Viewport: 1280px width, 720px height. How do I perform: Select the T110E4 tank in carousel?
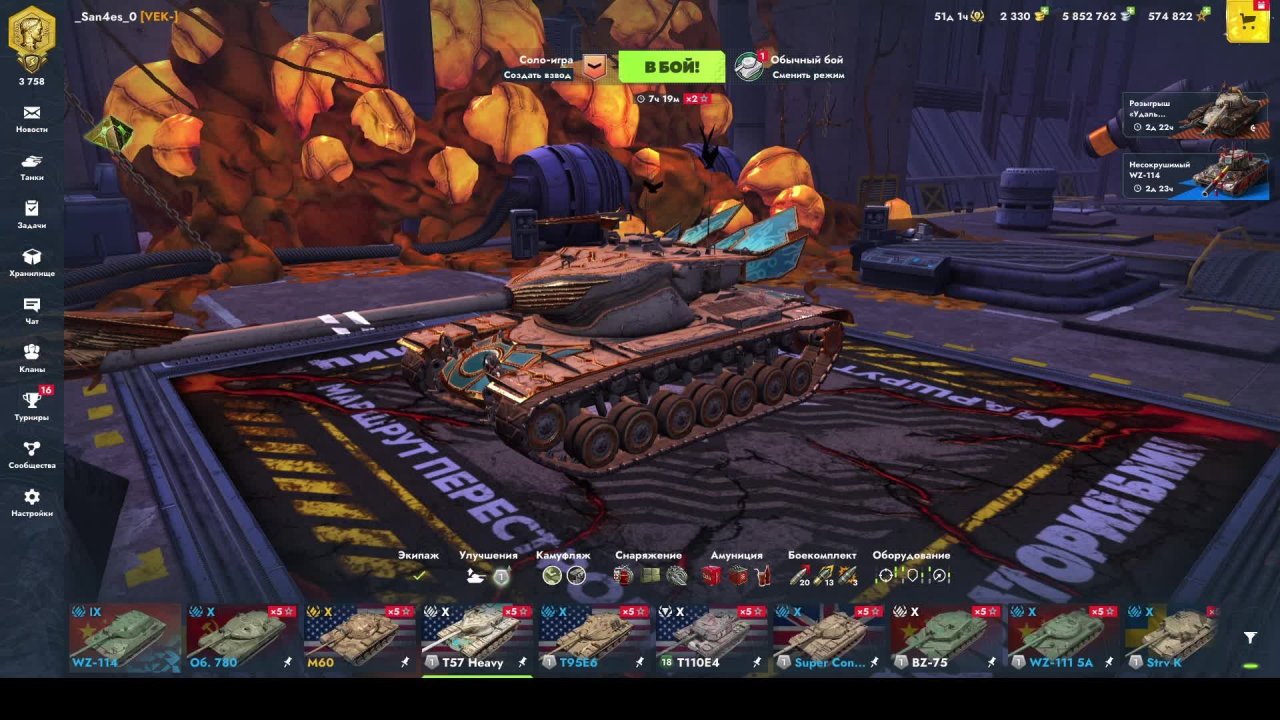click(711, 637)
